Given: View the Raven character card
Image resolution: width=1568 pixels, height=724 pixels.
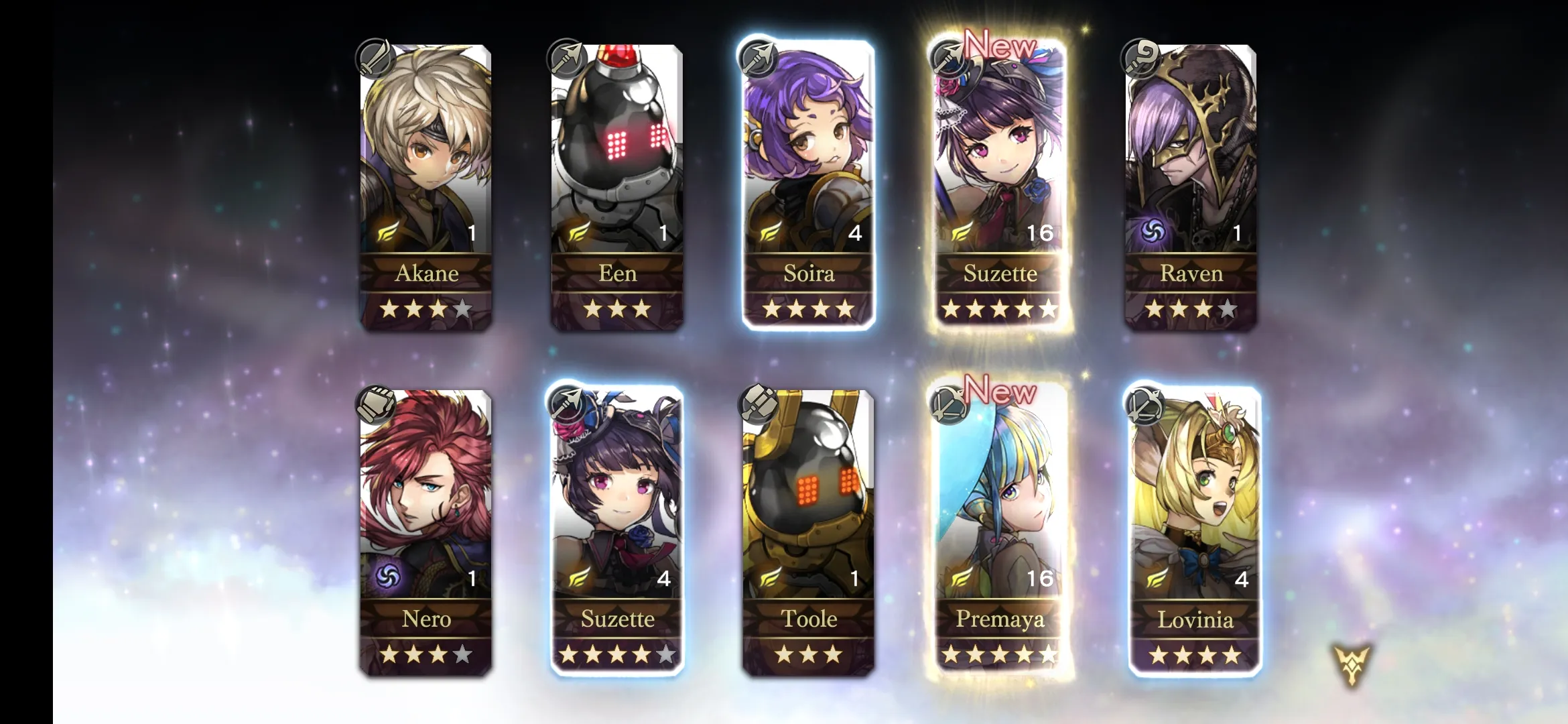Looking at the screenshot, I should click(x=1191, y=186).
